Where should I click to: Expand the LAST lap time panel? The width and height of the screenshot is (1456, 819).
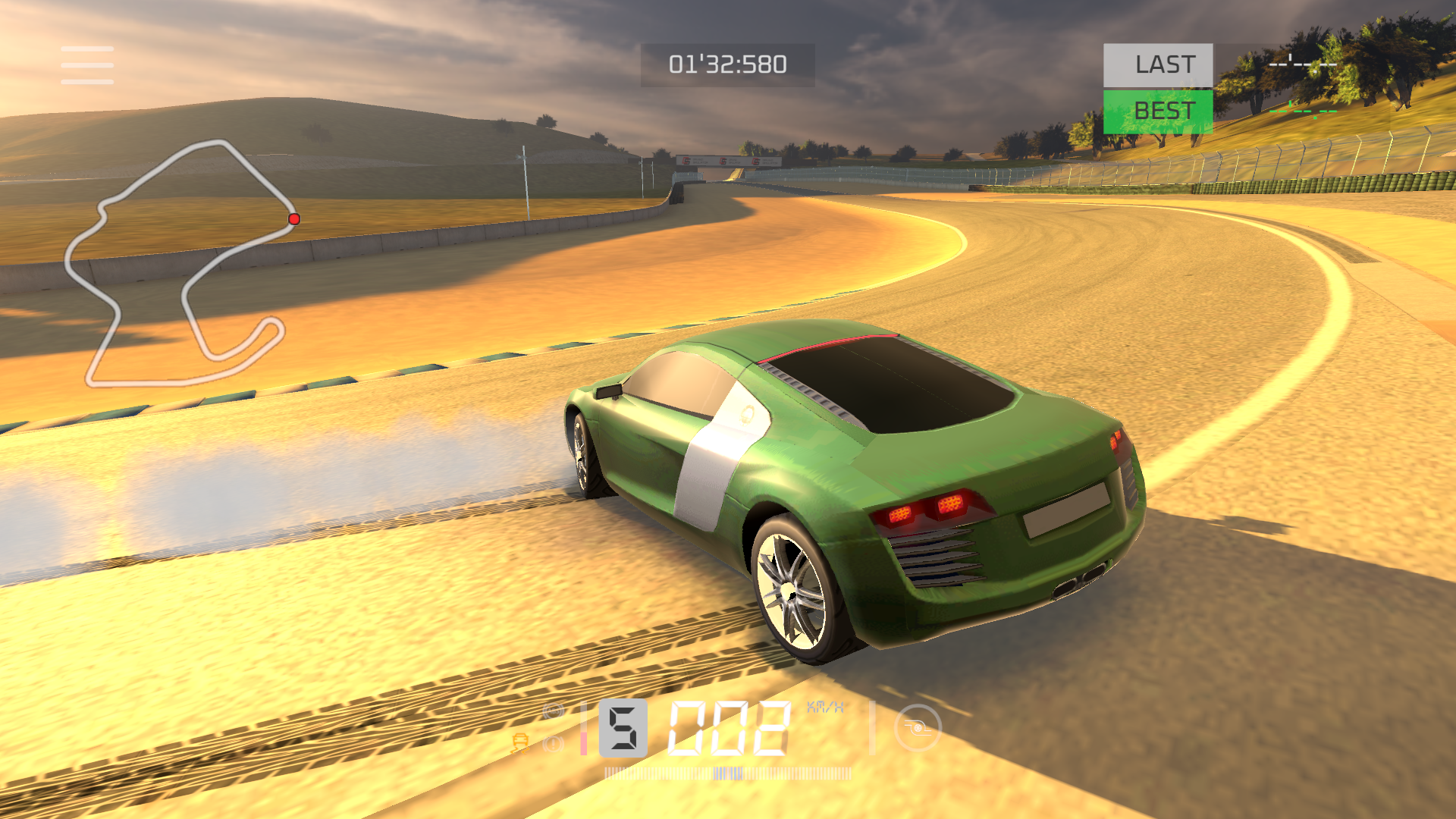1159,65
